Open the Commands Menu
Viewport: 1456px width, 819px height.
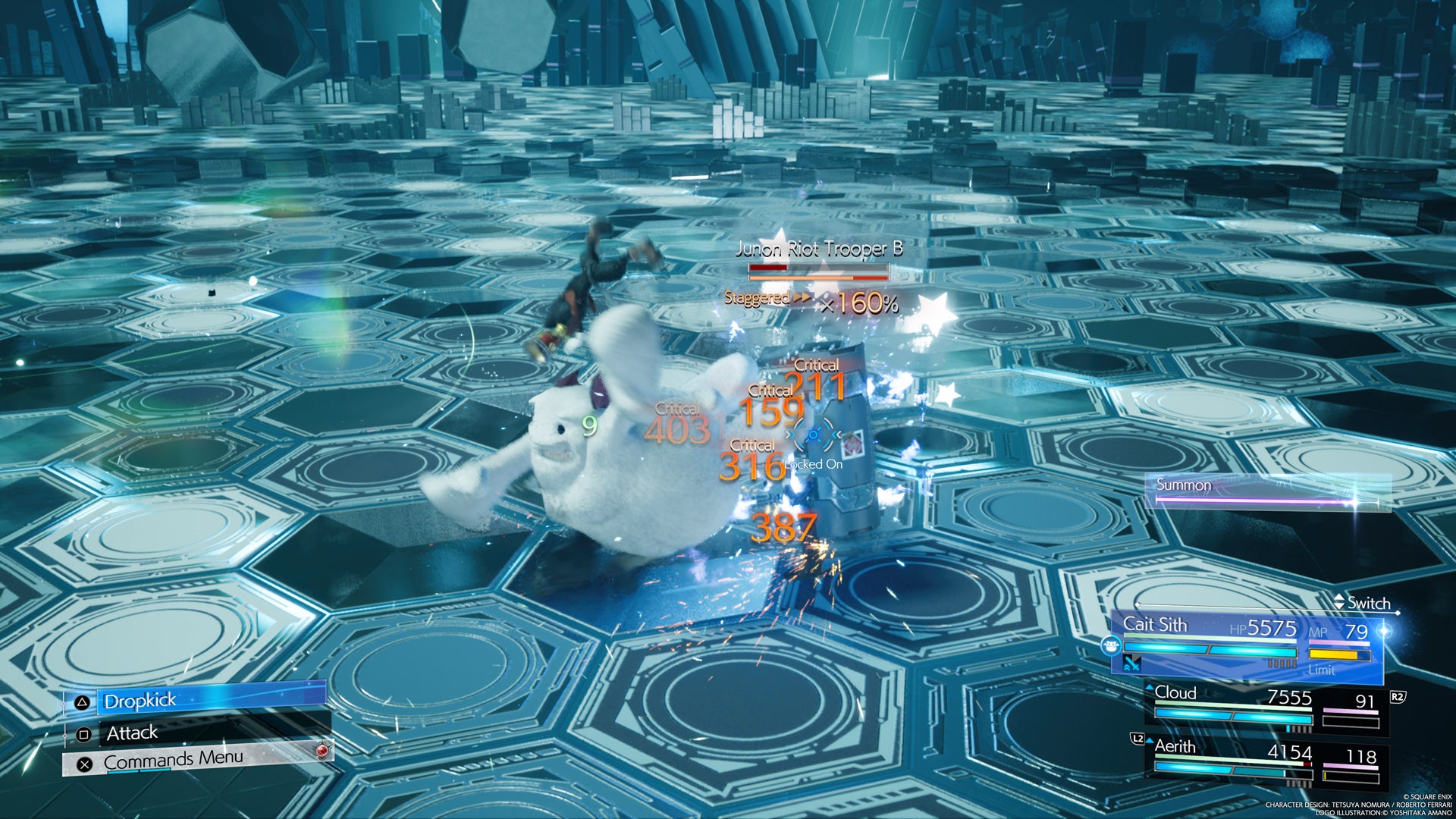173,758
